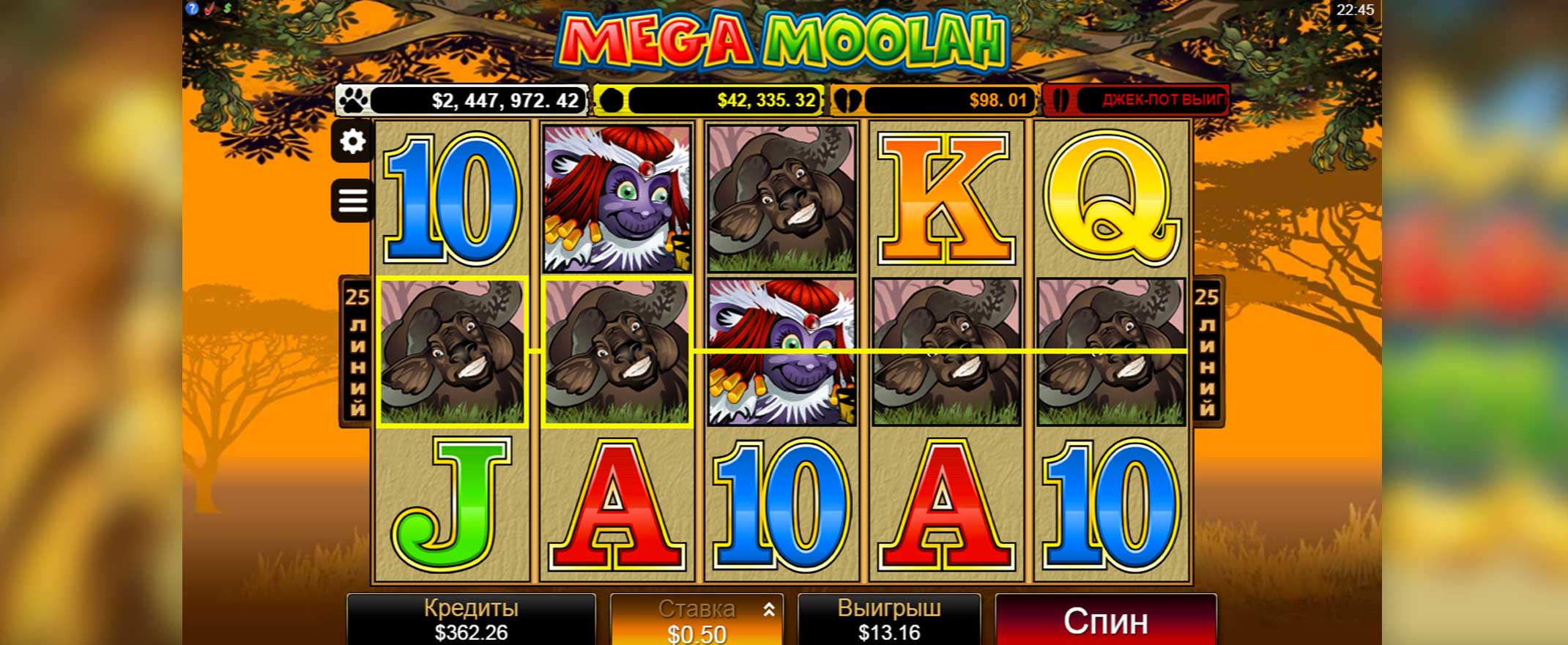1568x645 pixels.
Task: Open the game help with the question mark icon
Action: [x=192, y=8]
